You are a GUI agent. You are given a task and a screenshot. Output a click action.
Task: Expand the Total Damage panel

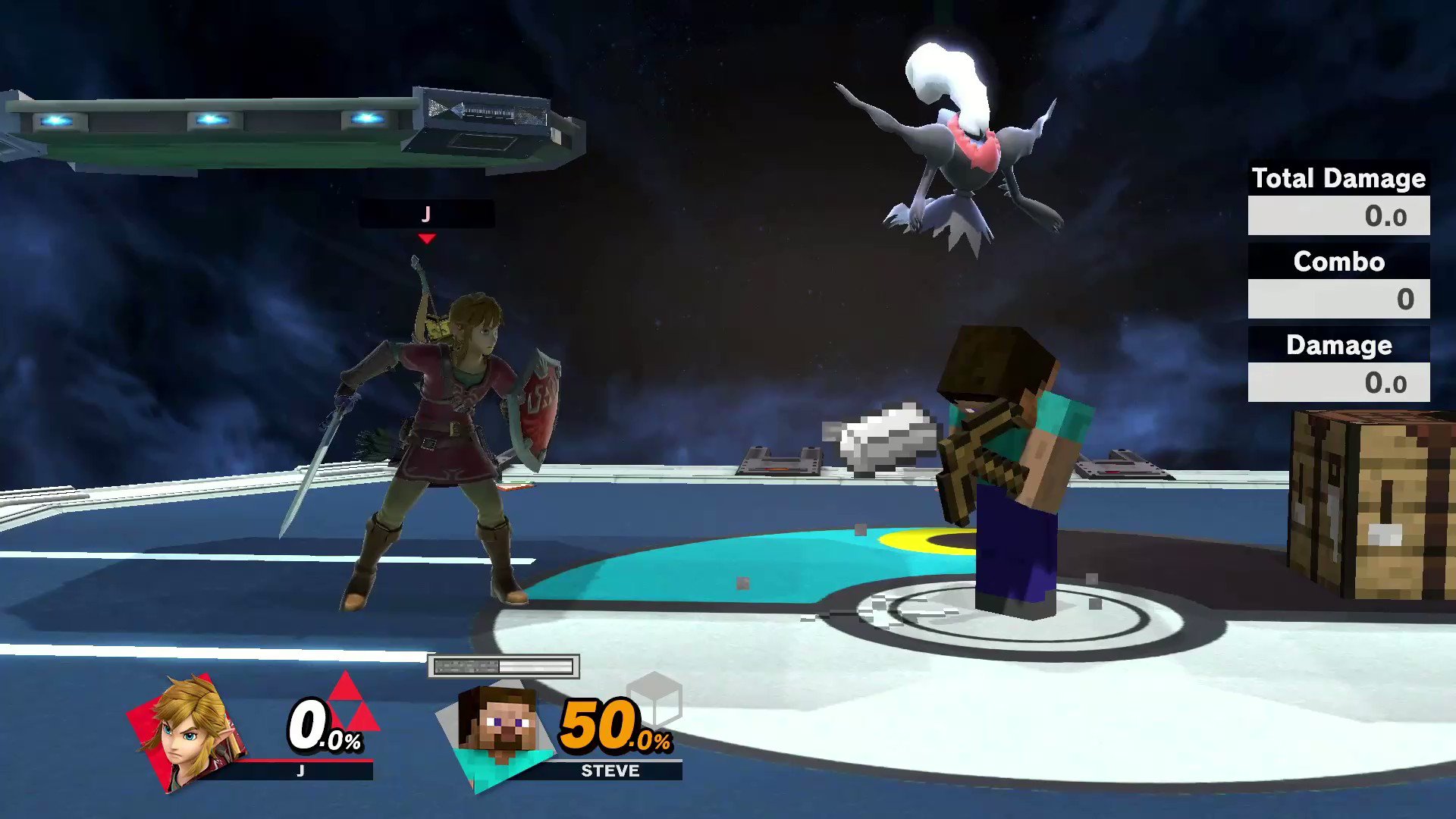[x=1338, y=178]
